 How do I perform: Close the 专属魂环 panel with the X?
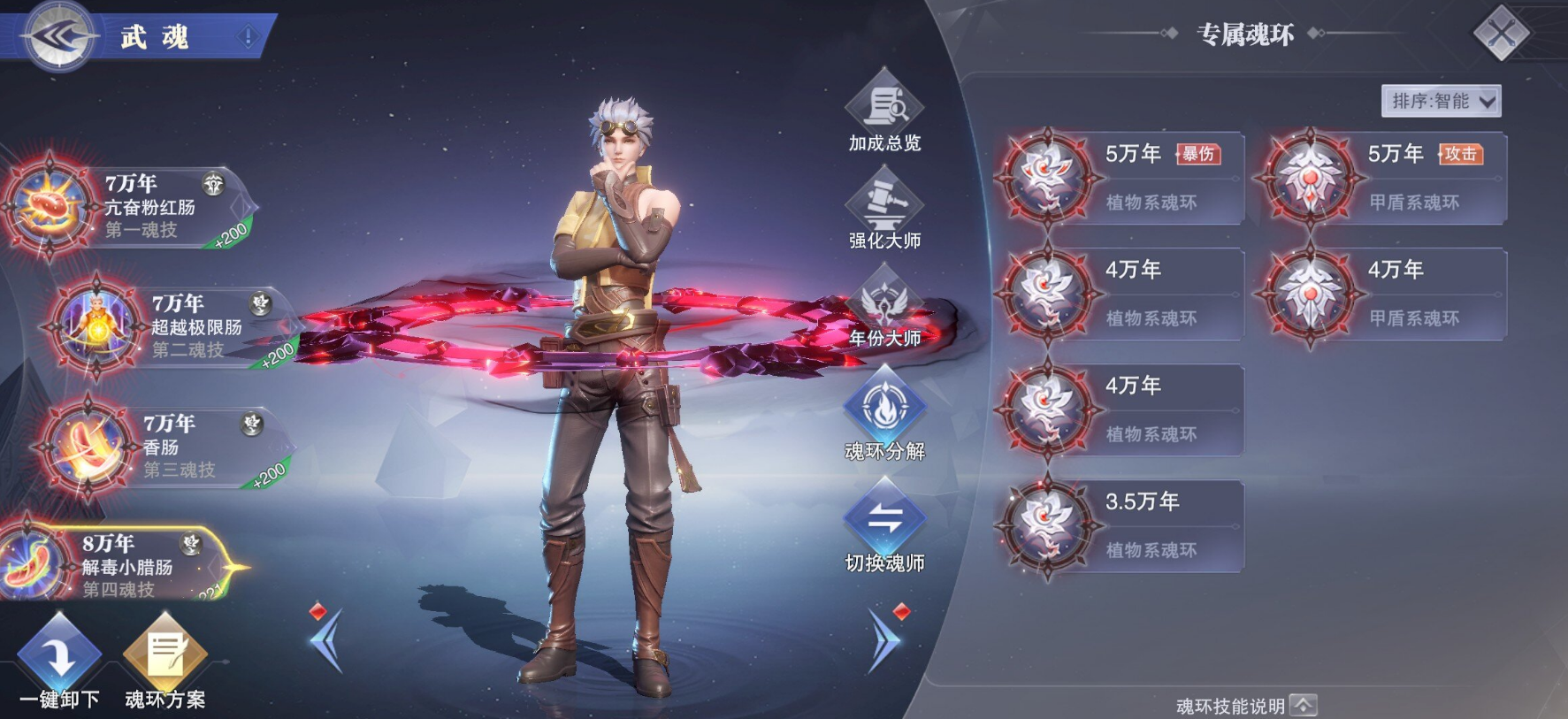pyautogui.click(x=1501, y=34)
